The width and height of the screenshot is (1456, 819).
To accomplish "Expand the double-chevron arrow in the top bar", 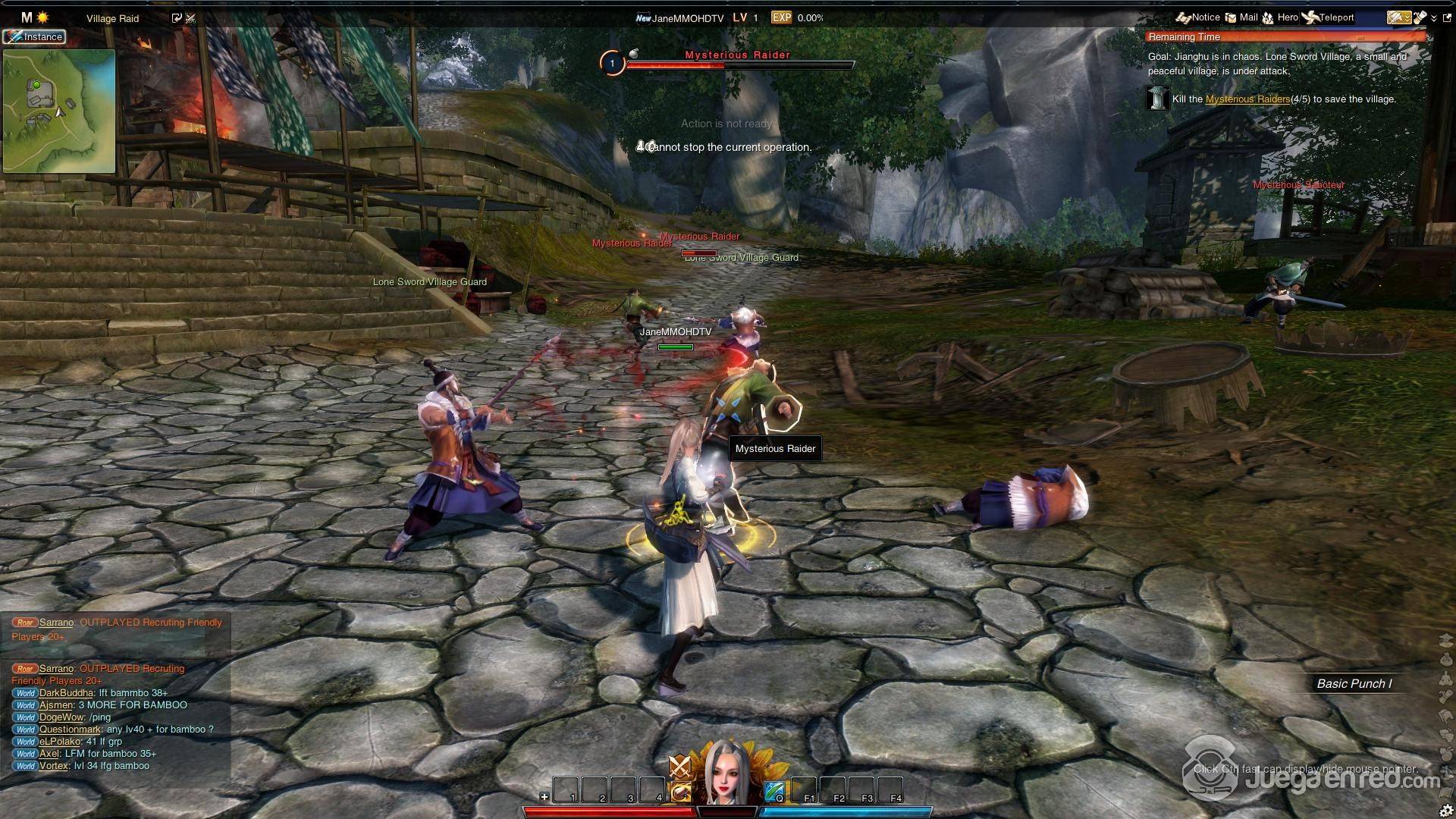I will tap(1433, 18).
